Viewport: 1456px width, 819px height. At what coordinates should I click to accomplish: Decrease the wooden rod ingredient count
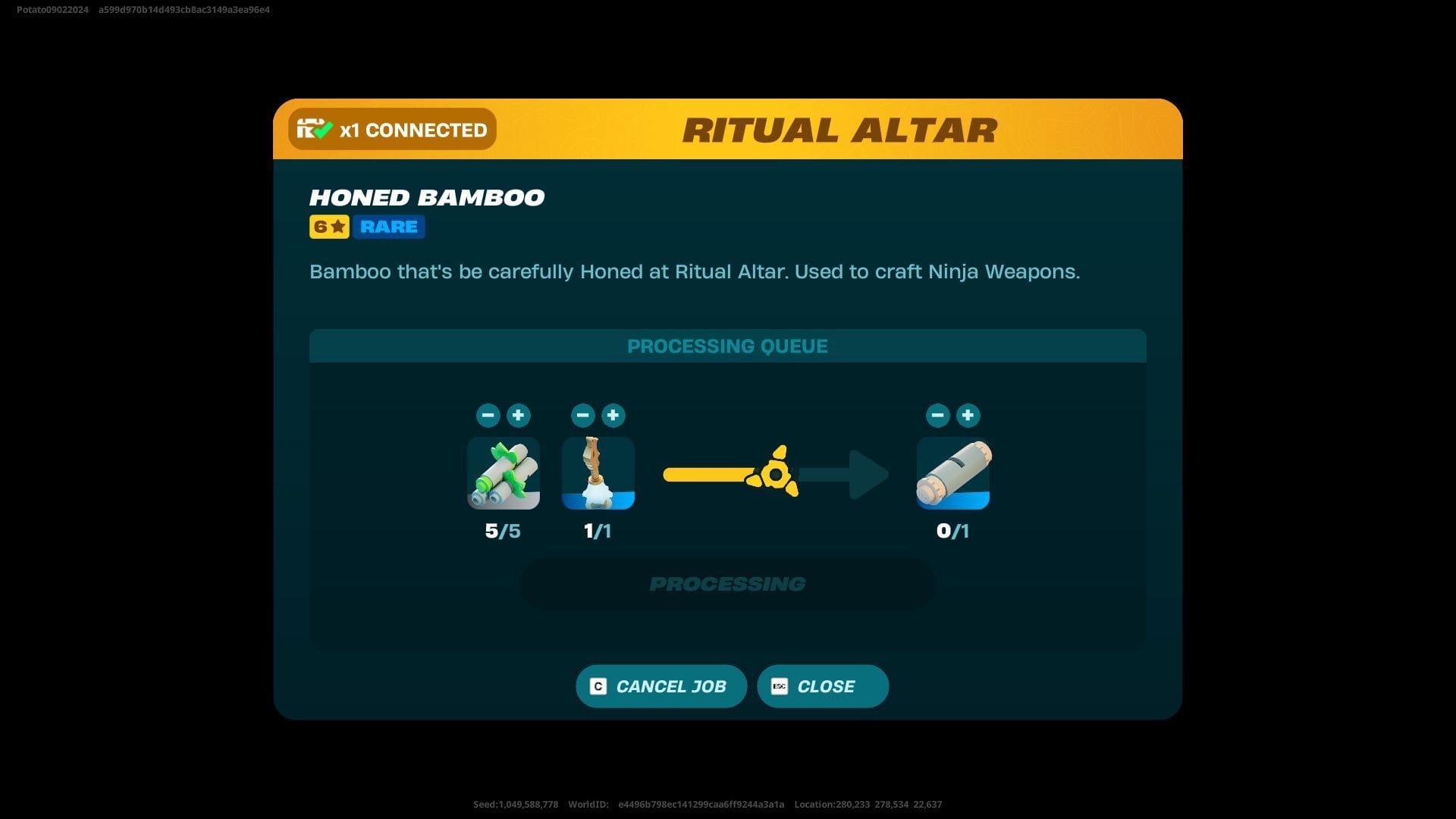pyautogui.click(x=583, y=415)
